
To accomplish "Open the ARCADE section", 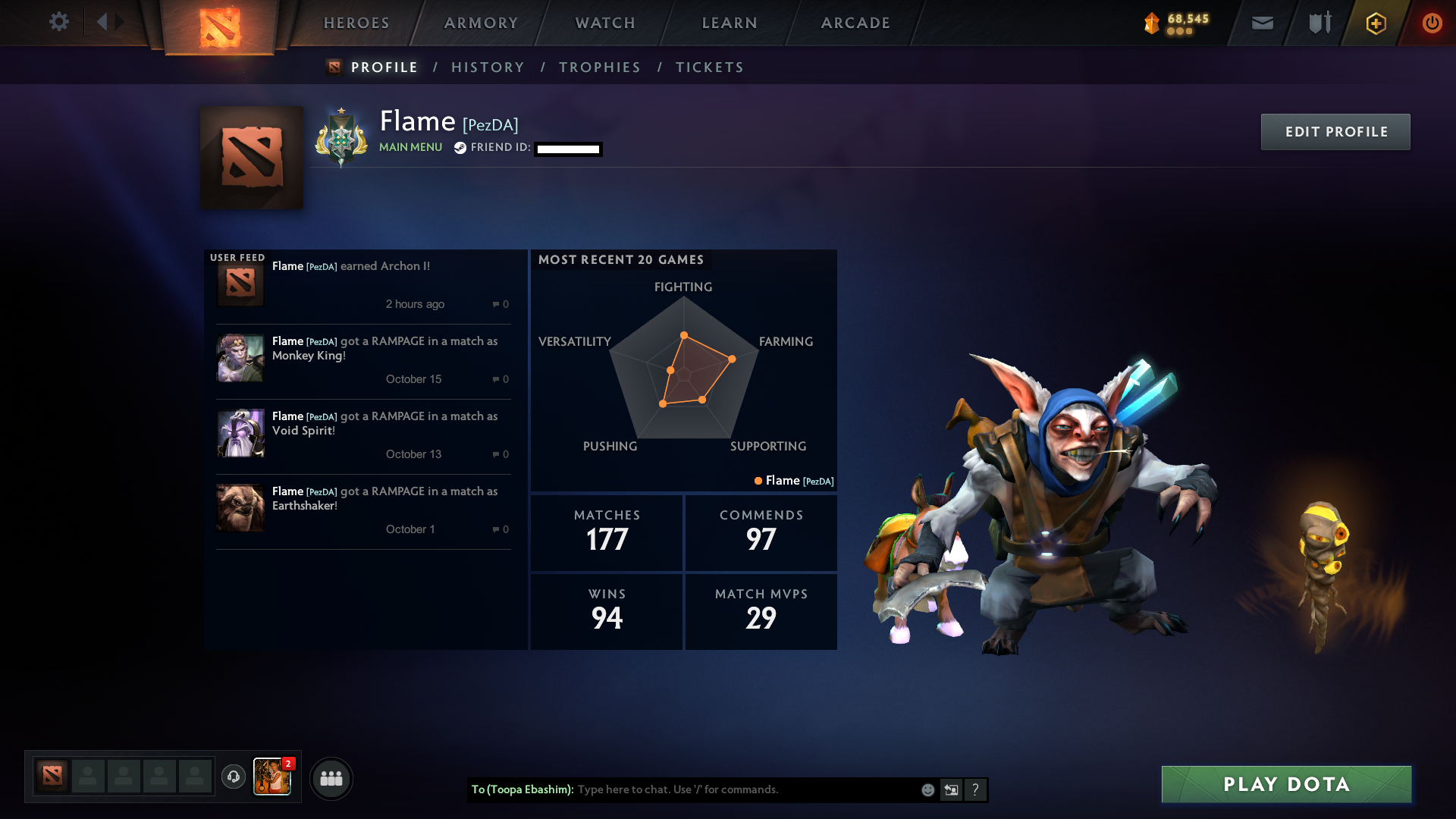I will coord(855,23).
